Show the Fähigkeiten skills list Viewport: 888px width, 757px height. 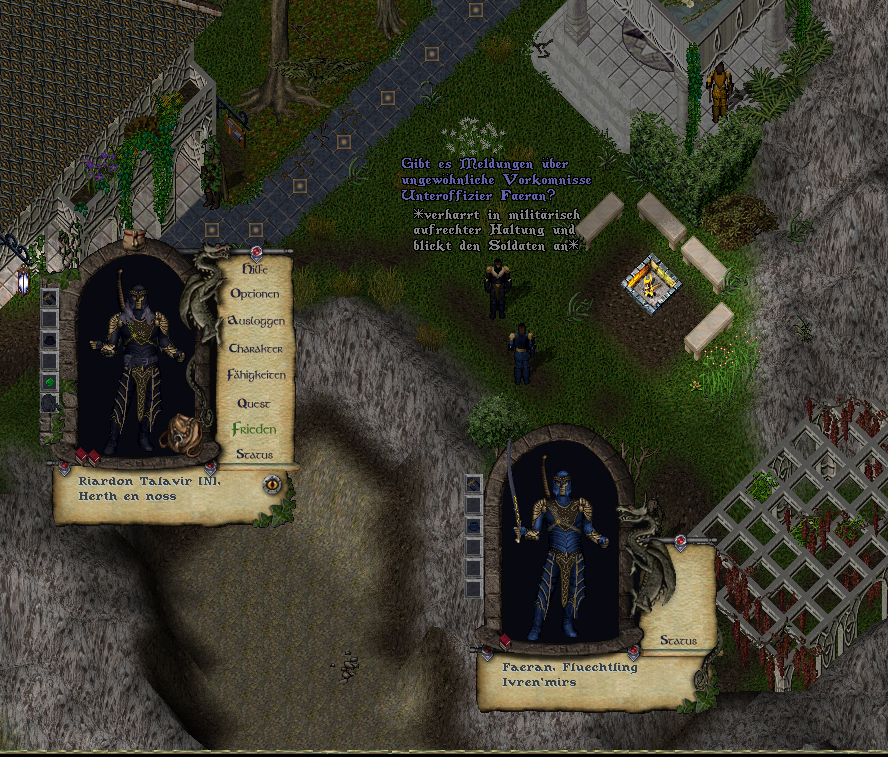257,375
